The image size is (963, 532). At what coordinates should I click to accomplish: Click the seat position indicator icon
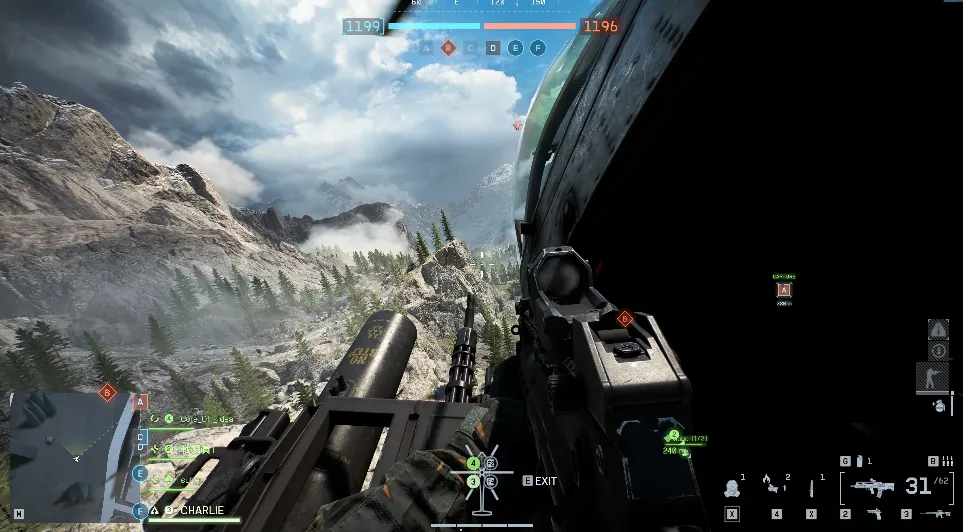pyautogui.click(x=482, y=472)
